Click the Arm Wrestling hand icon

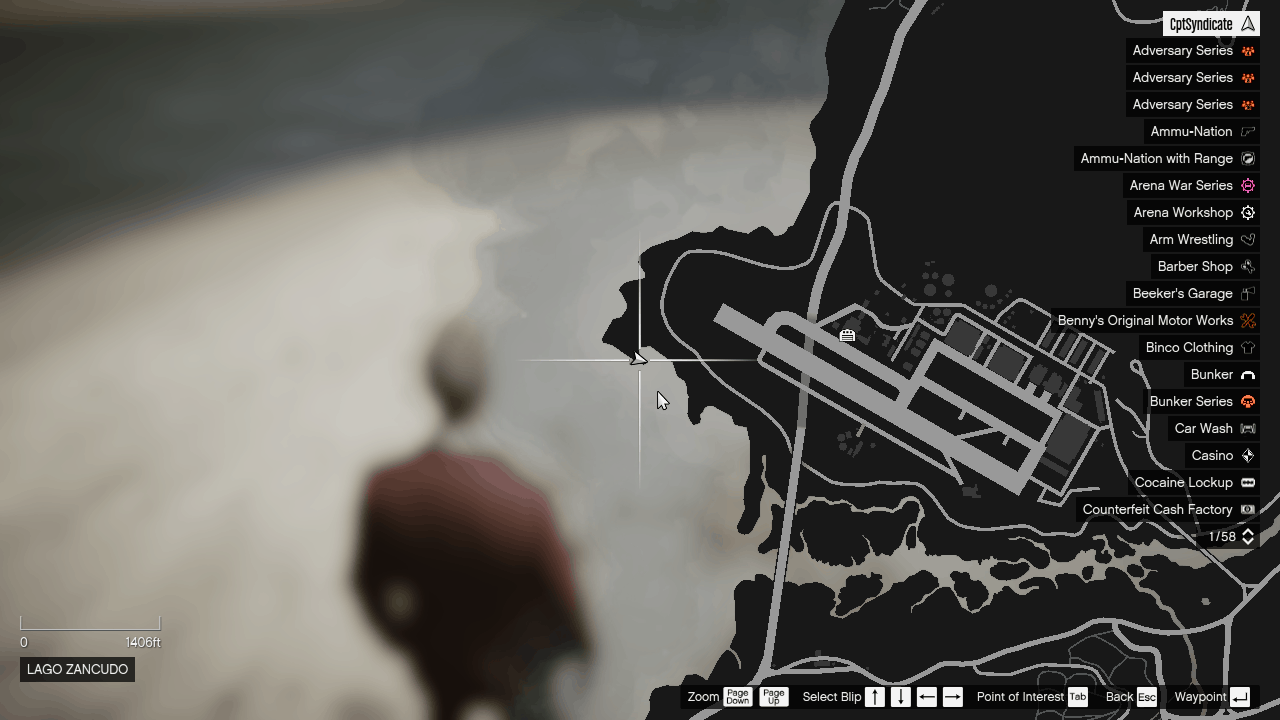(1247, 239)
